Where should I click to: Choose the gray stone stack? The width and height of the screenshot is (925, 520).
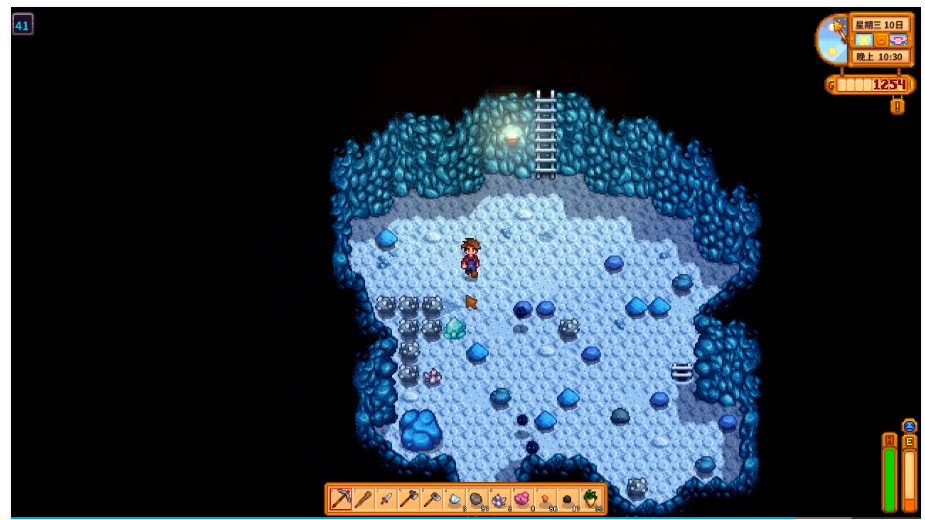pos(477,498)
